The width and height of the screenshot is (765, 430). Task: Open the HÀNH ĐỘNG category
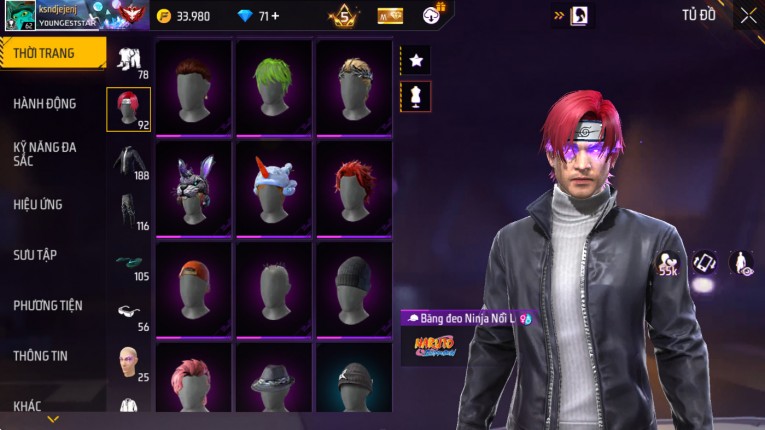[45, 104]
